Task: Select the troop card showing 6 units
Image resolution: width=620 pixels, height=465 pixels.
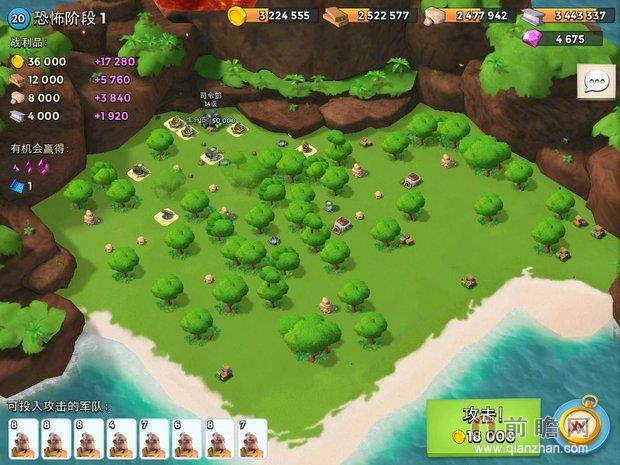Action: click(x=187, y=438)
